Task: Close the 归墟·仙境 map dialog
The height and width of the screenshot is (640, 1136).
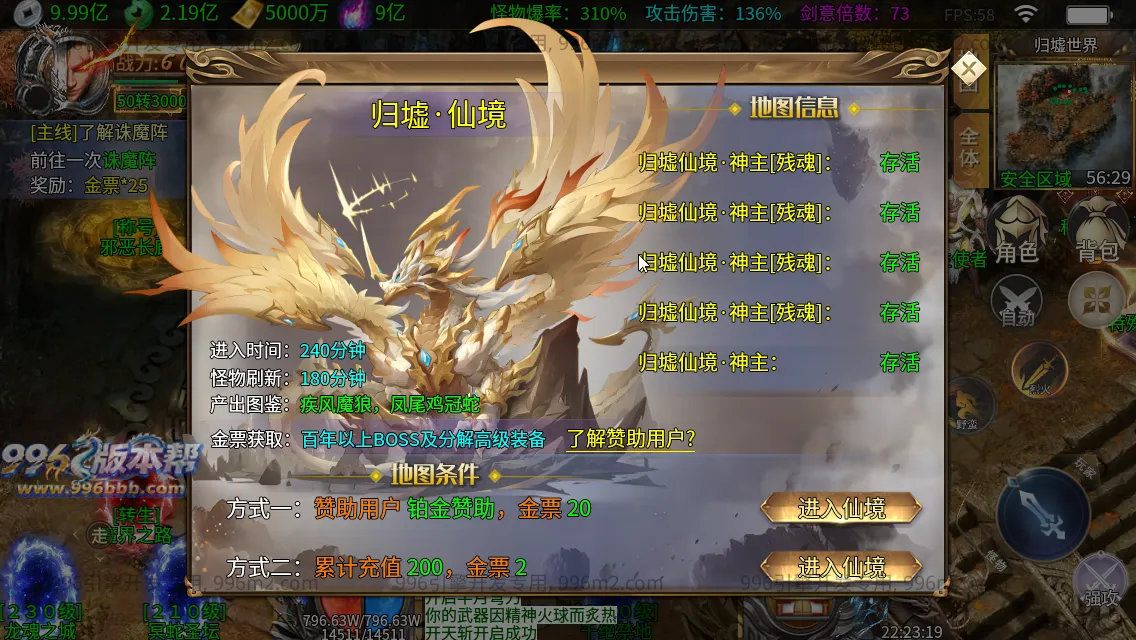Action: point(968,68)
